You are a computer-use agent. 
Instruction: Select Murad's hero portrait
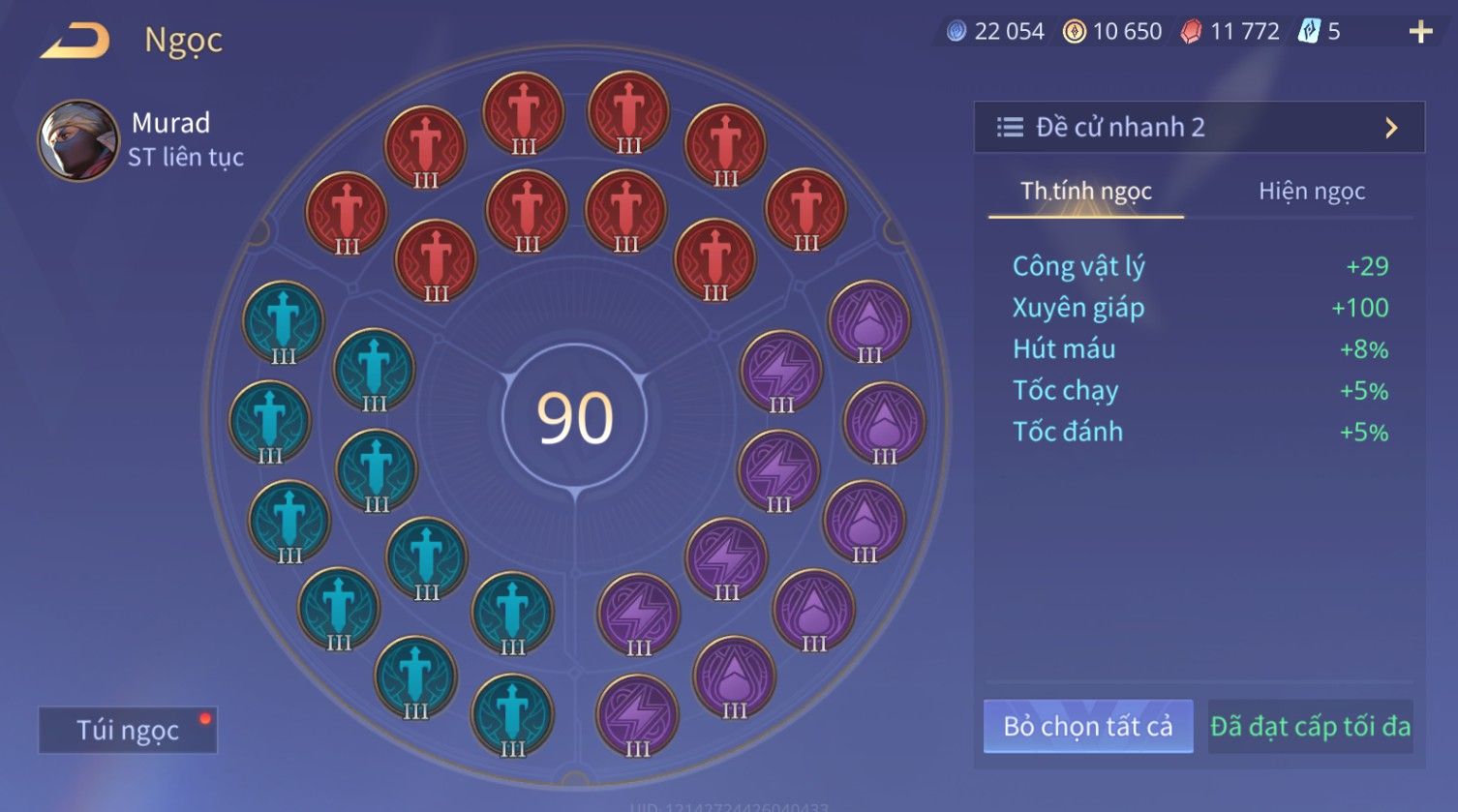pyautogui.click(x=77, y=140)
